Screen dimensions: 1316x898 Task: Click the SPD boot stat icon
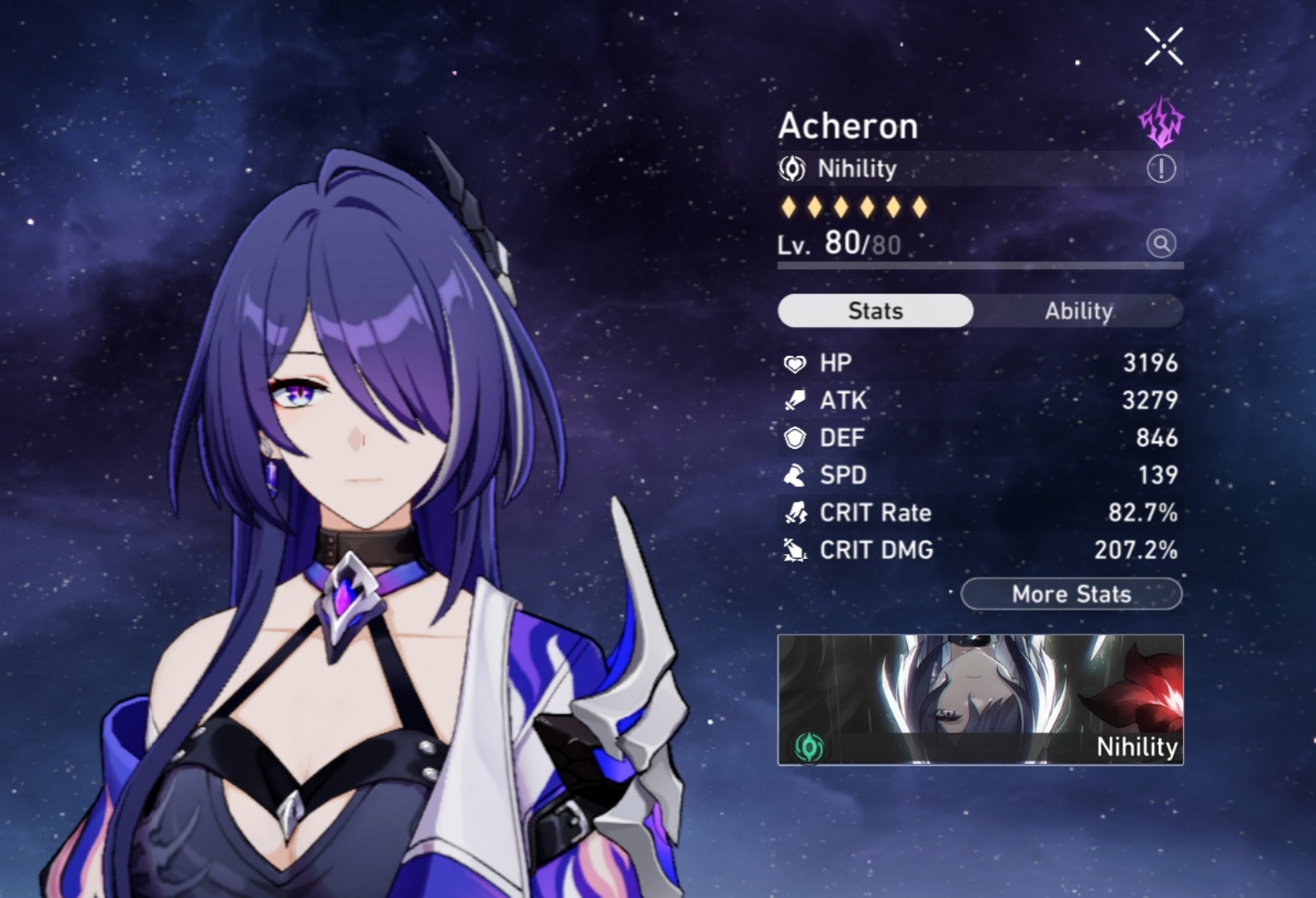click(x=795, y=475)
